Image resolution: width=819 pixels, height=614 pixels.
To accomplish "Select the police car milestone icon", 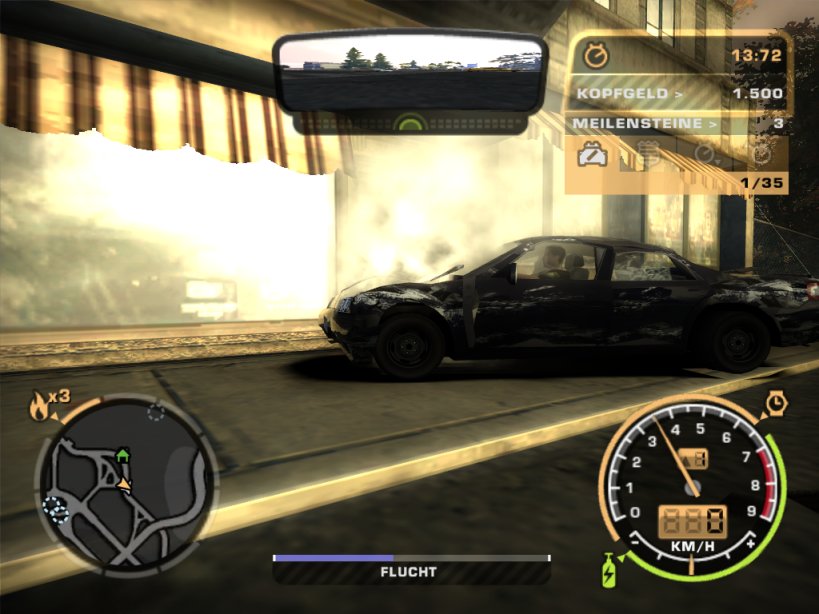I will pos(595,155).
